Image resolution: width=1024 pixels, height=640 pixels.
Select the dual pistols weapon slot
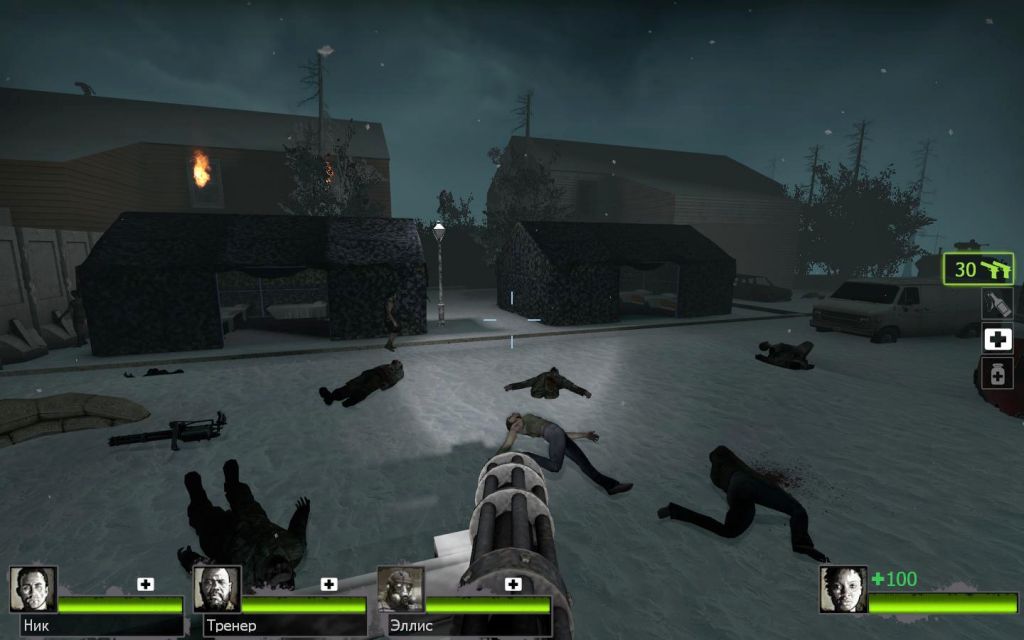pyautogui.click(x=979, y=269)
